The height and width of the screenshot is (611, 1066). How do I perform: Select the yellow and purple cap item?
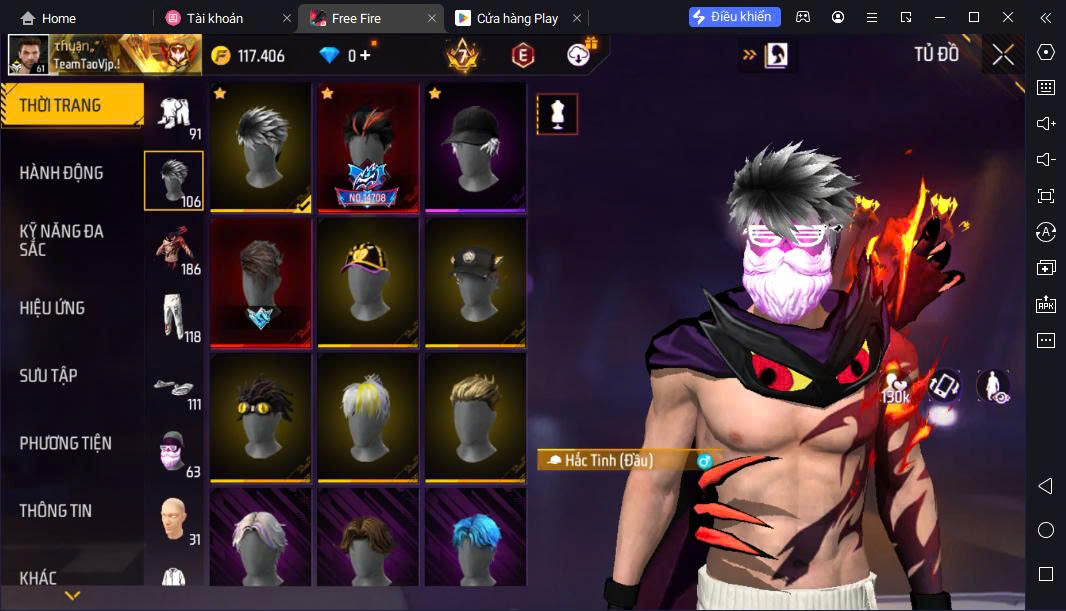pyautogui.click(x=367, y=279)
